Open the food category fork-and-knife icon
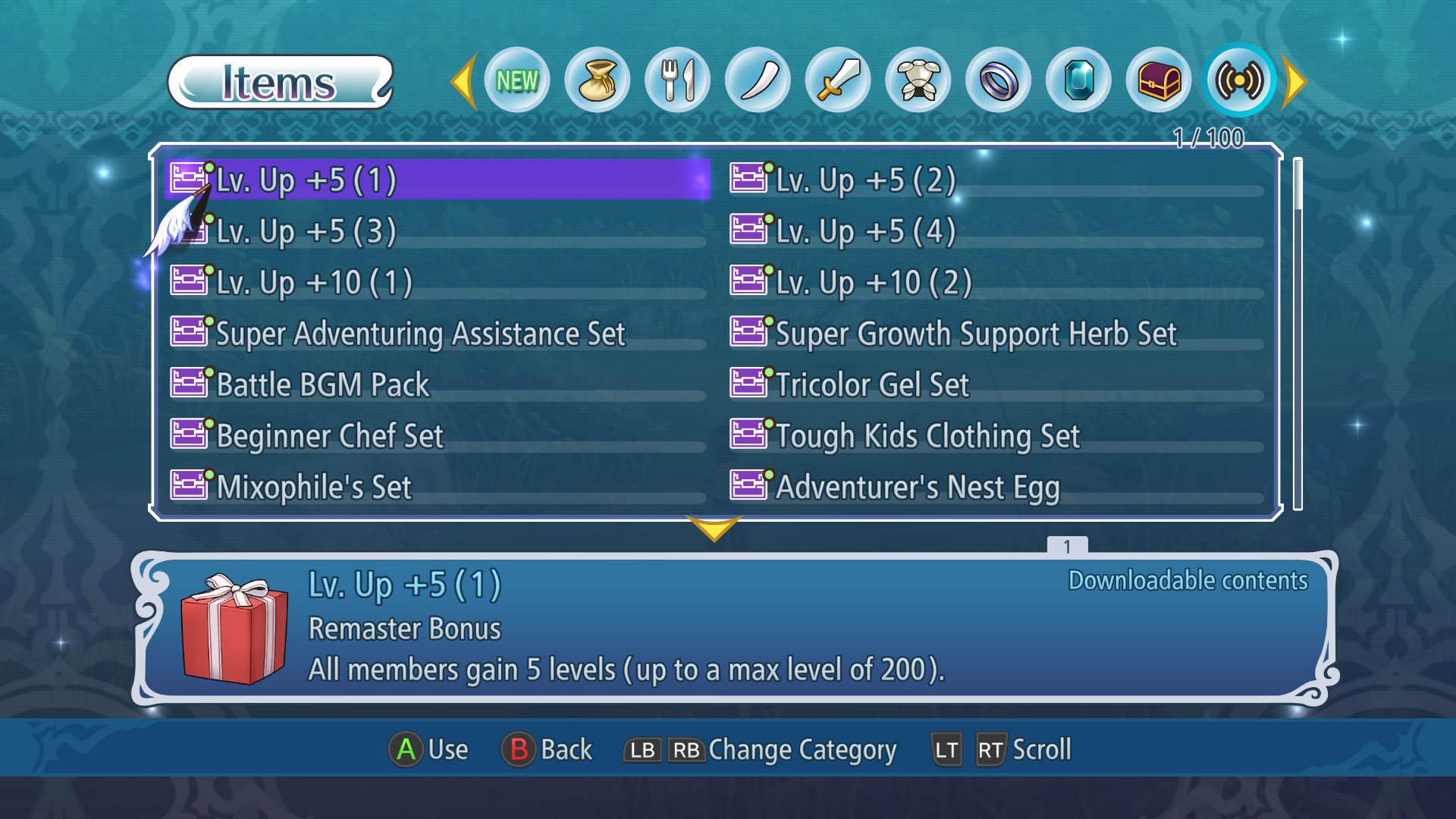 pyautogui.click(x=677, y=80)
